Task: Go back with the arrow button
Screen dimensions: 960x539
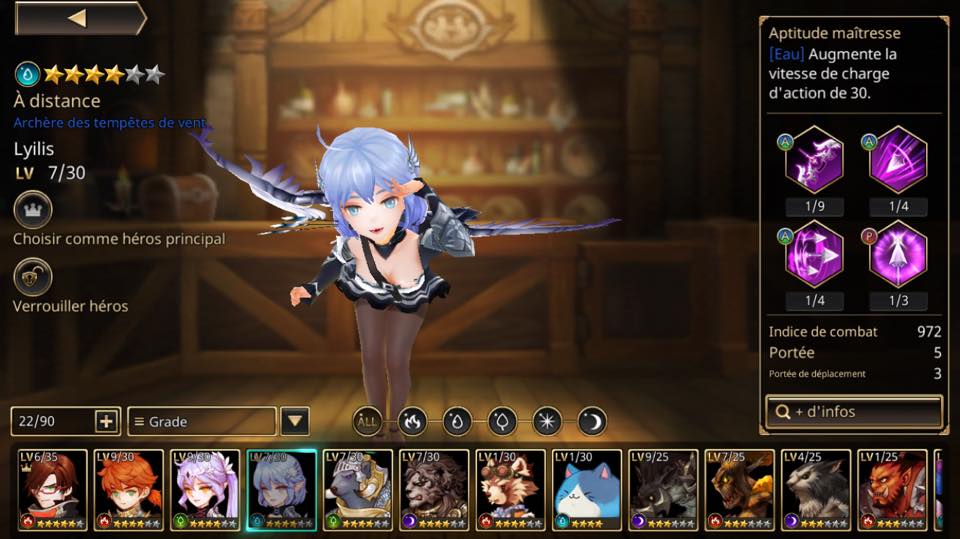Action: 79,18
